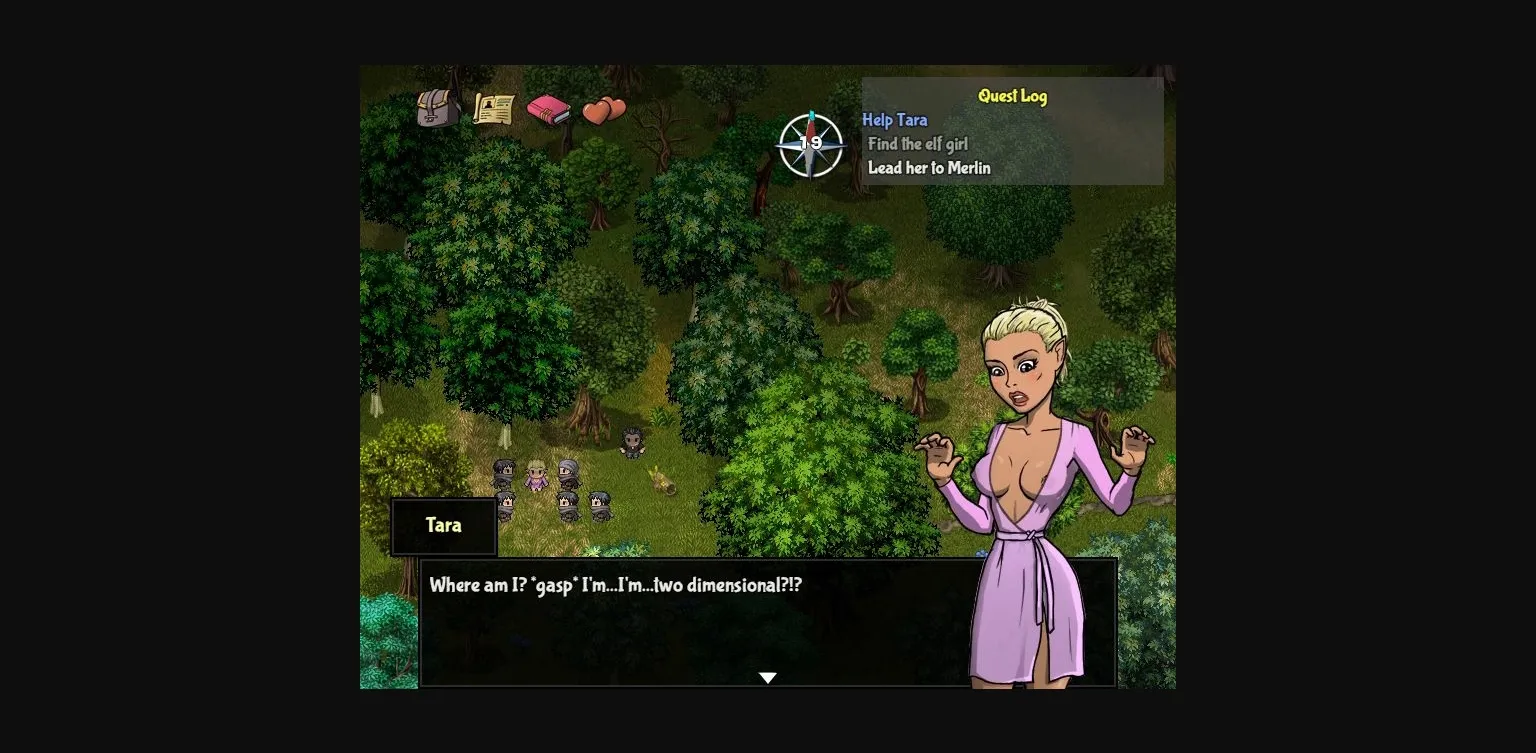
Task: Mark 'Lead her to Merlin' objective
Action: click(x=931, y=168)
